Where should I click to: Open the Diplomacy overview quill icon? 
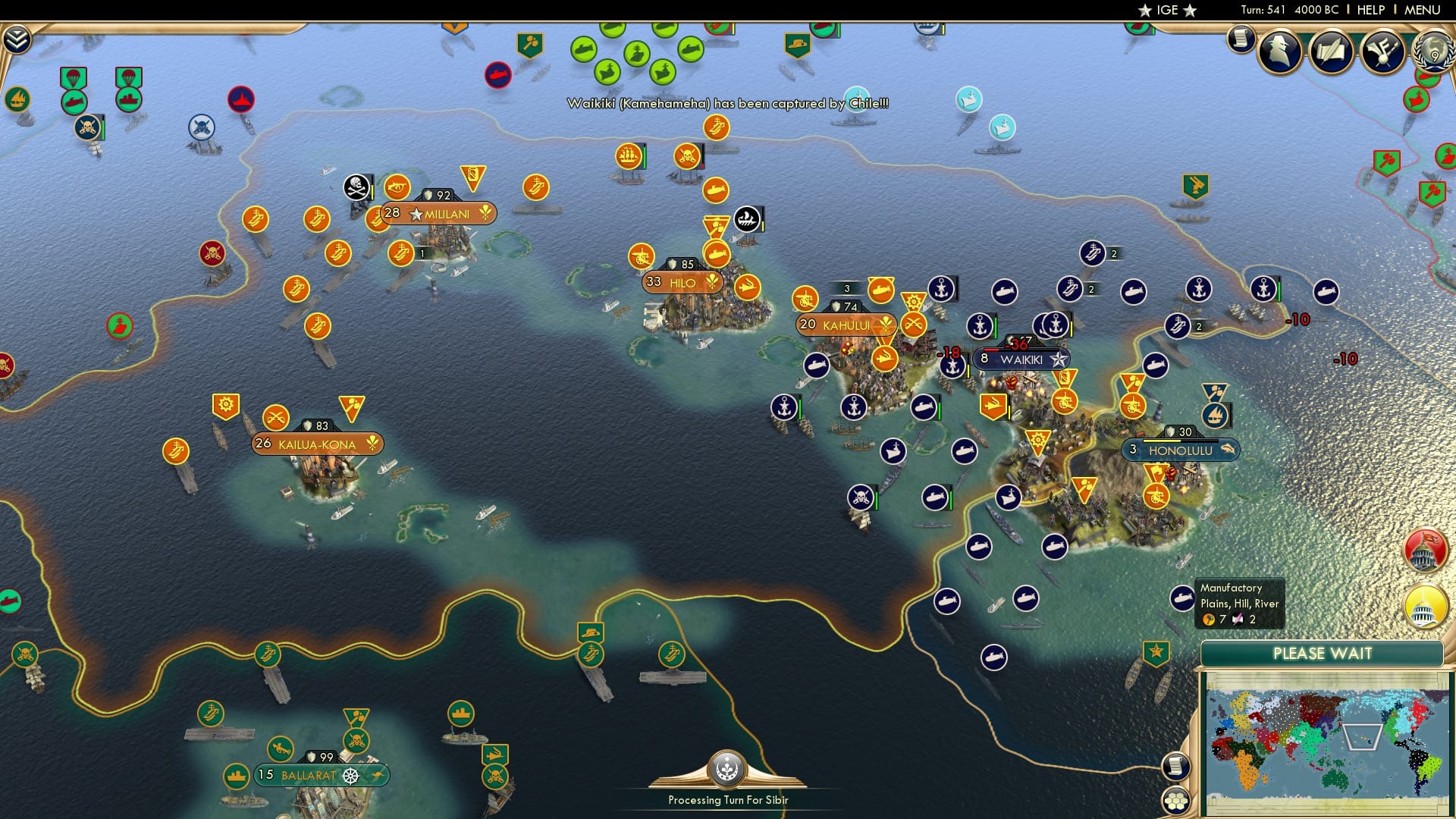coord(1331,51)
